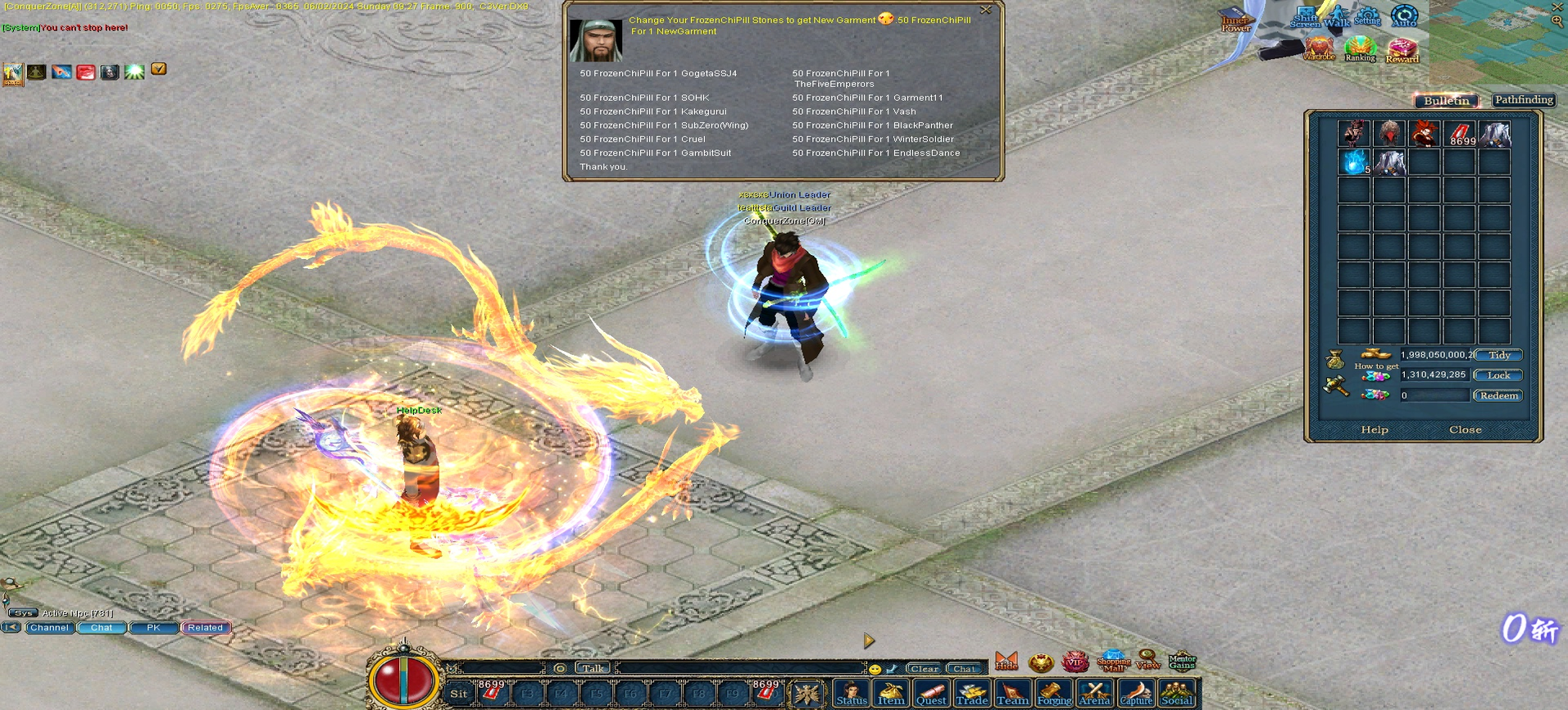Open the Ranking board
Image resolution: width=1568 pixels, height=710 pixels.
click(x=1360, y=49)
